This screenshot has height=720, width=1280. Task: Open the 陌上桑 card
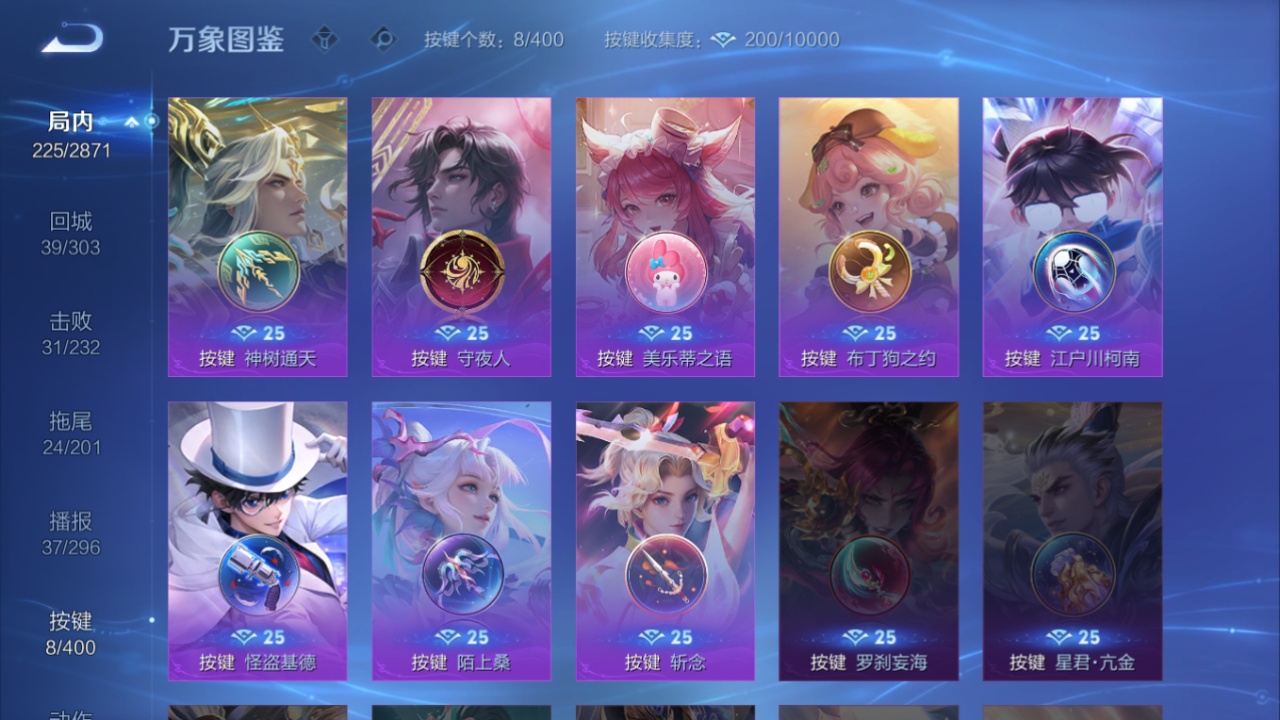(461, 540)
